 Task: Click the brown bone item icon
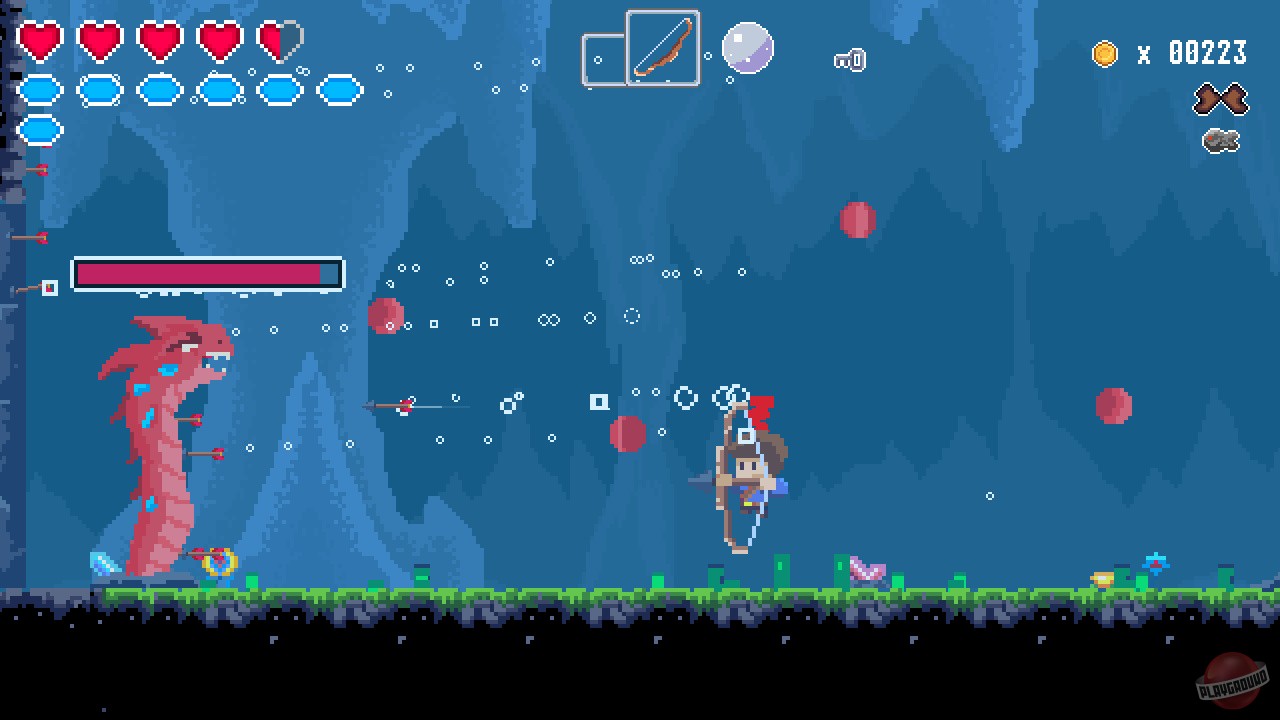(x=1221, y=101)
